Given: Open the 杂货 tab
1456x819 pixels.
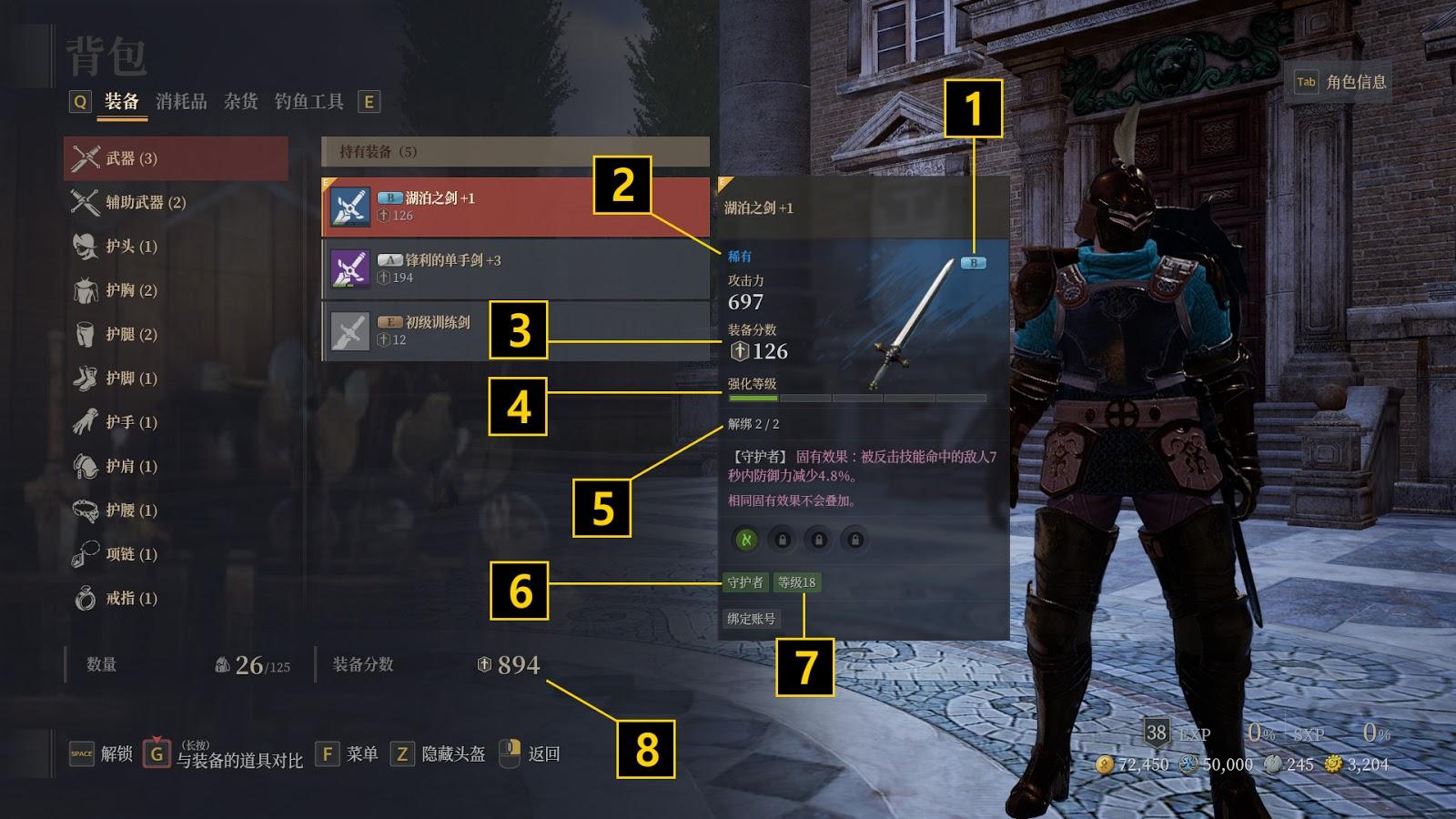Looking at the screenshot, I should pos(240,101).
